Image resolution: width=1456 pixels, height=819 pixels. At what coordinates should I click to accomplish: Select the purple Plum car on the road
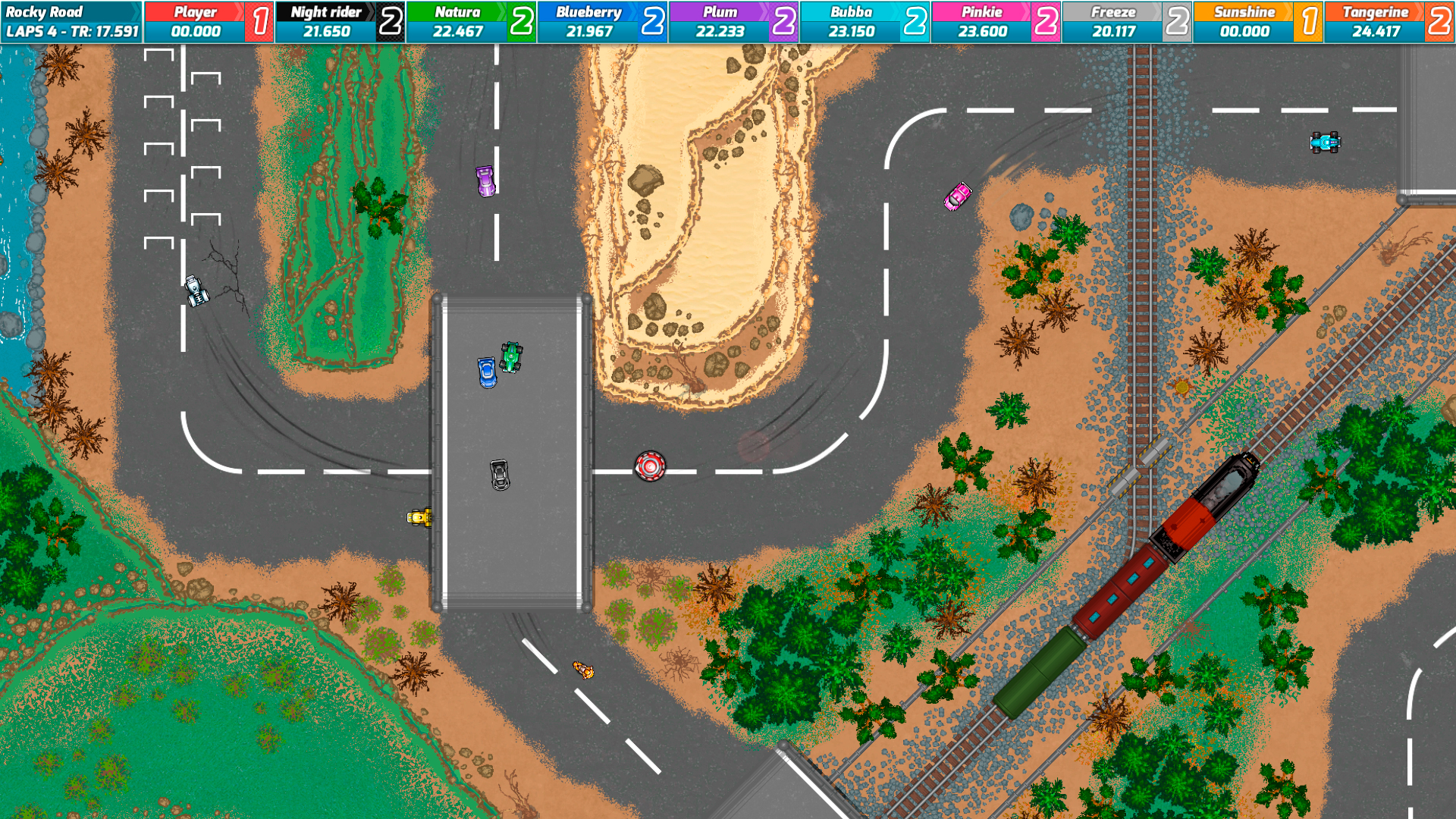[x=484, y=182]
